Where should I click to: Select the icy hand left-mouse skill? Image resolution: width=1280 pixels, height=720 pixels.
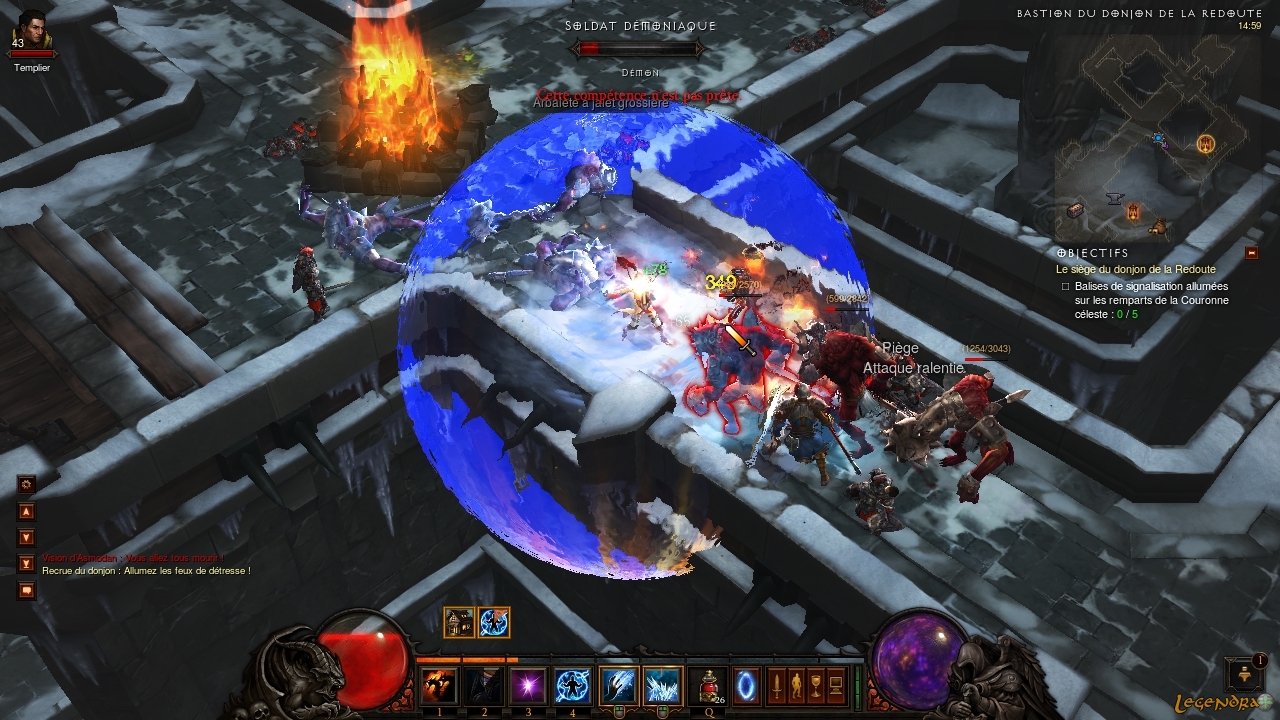618,686
